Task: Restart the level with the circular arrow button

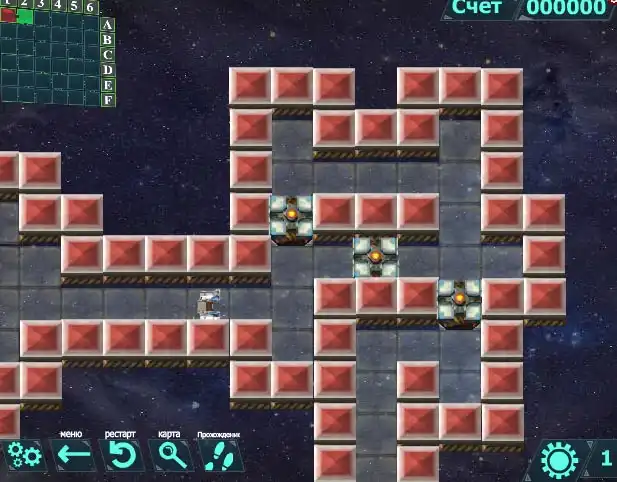Action: coord(121,457)
